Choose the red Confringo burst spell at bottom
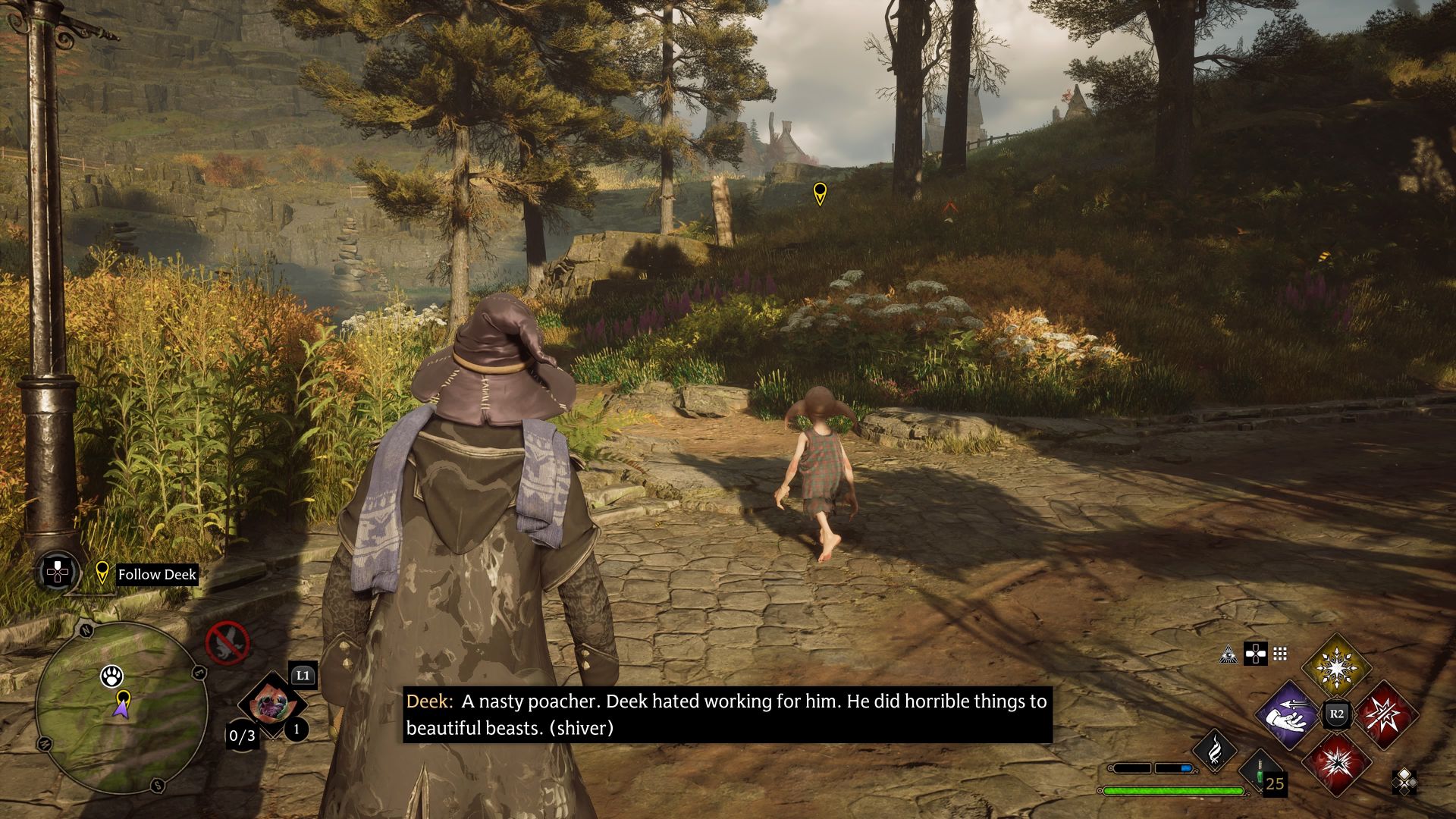The height and width of the screenshot is (819, 1456). point(1336,762)
